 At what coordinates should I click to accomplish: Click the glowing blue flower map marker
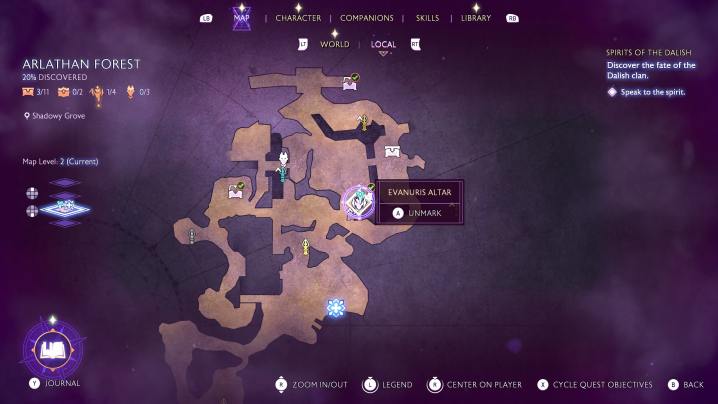pyautogui.click(x=336, y=308)
